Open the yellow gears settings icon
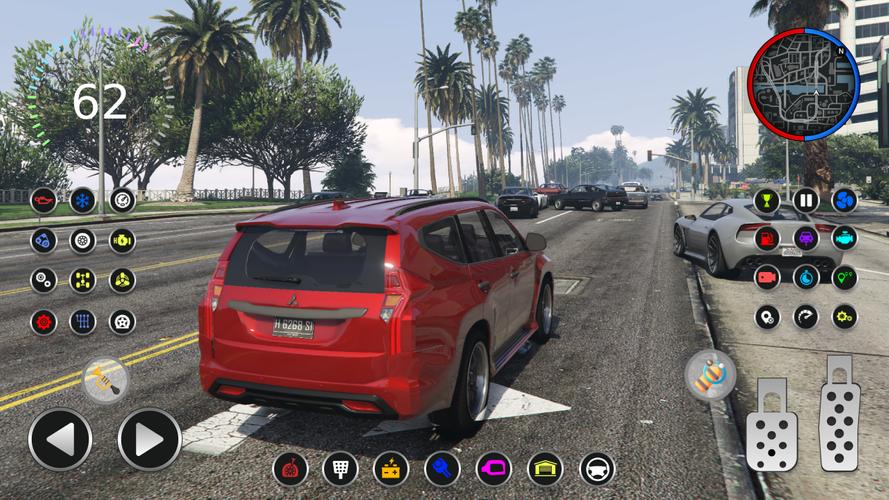The height and width of the screenshot is (500, 889). click(x=844, y=316)
